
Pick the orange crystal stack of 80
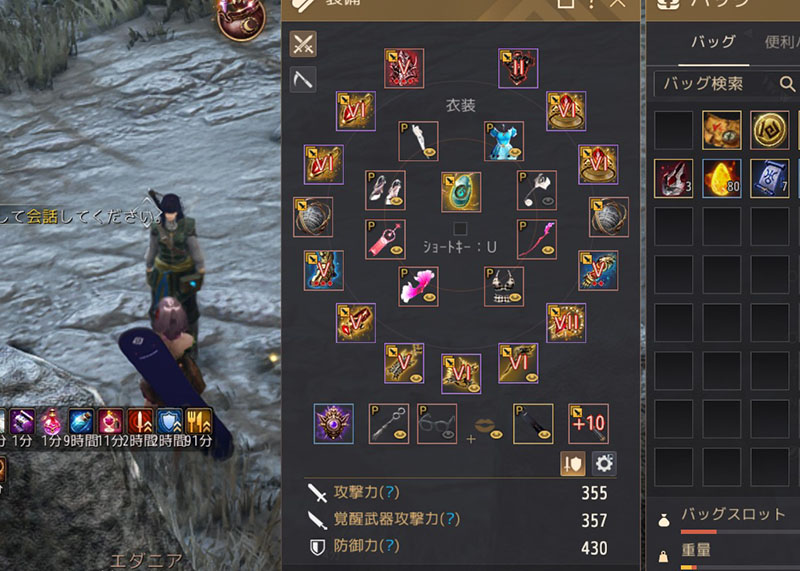pyautogui.click(x=720, y=178)
